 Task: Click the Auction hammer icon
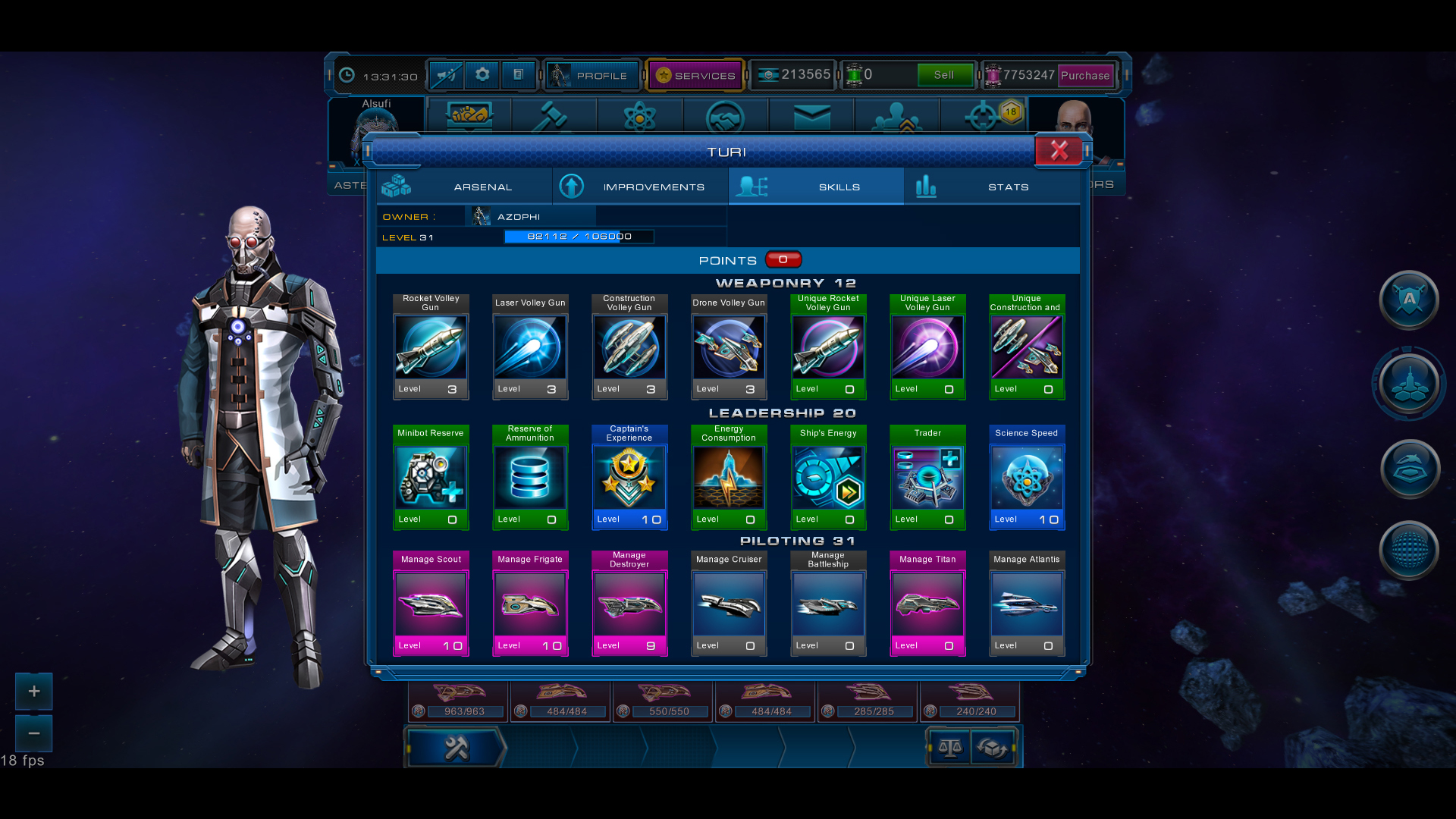click(554, 118)
